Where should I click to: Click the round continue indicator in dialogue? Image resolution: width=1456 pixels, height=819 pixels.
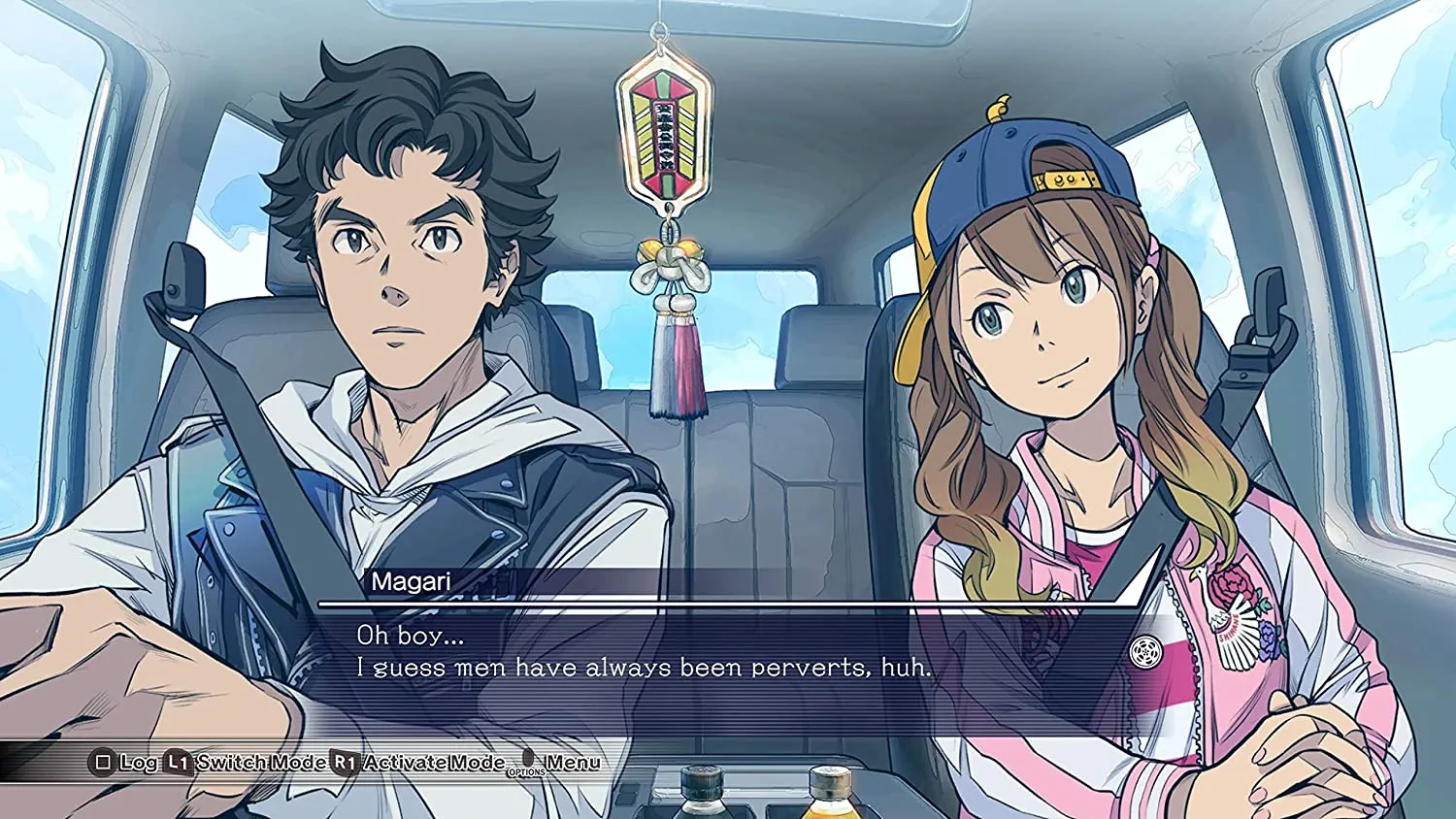click(x=1146, y=651)
